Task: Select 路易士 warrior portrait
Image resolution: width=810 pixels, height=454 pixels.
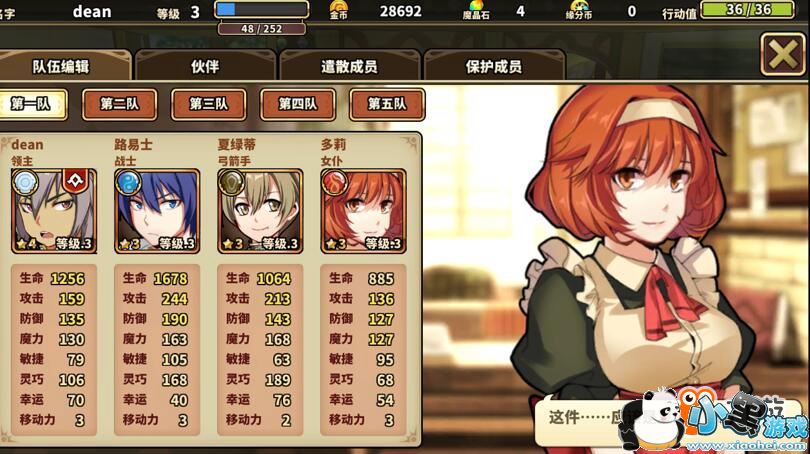Action: pos(157,210)
